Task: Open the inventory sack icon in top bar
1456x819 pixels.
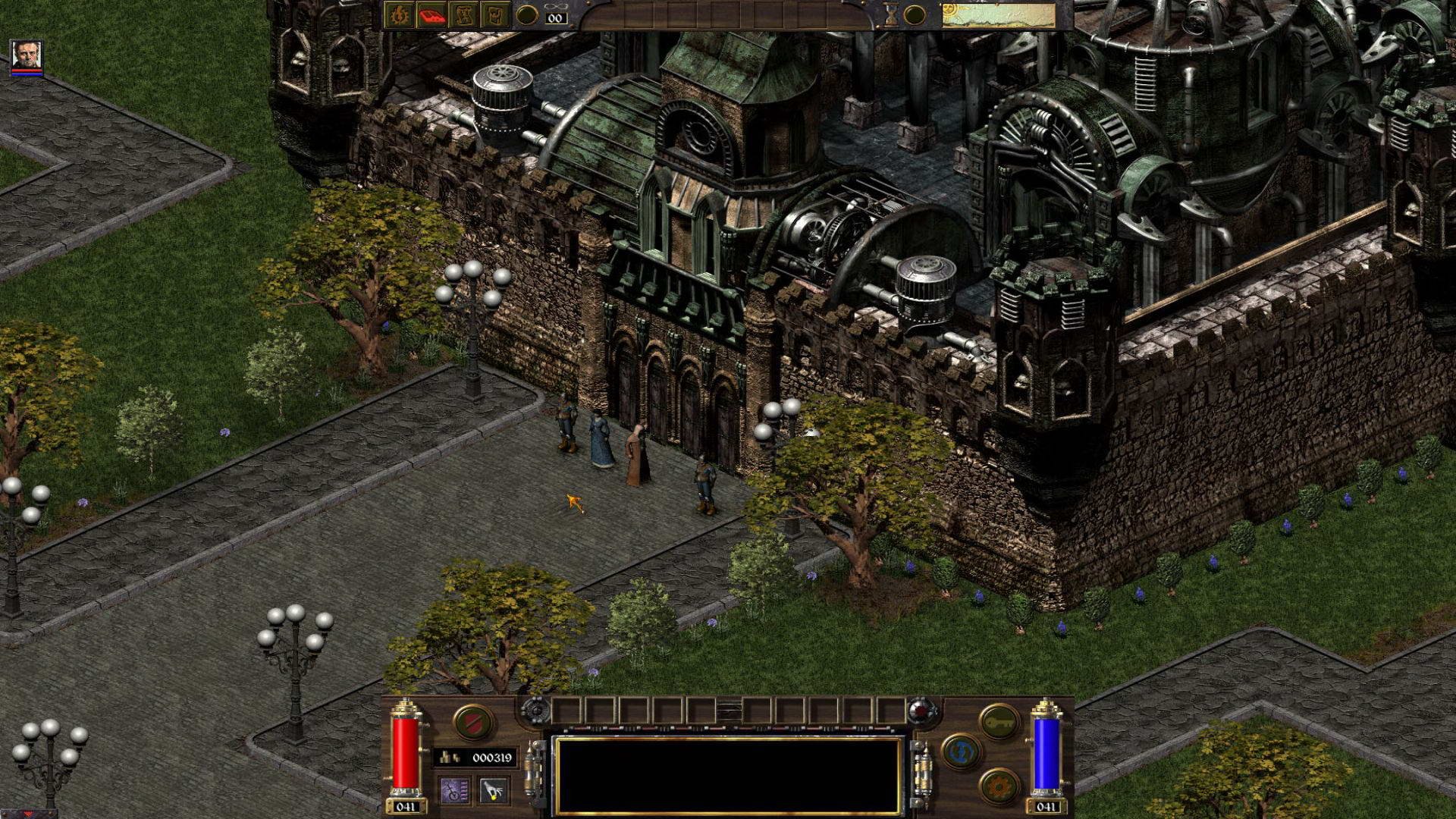Action: (495, 15)
